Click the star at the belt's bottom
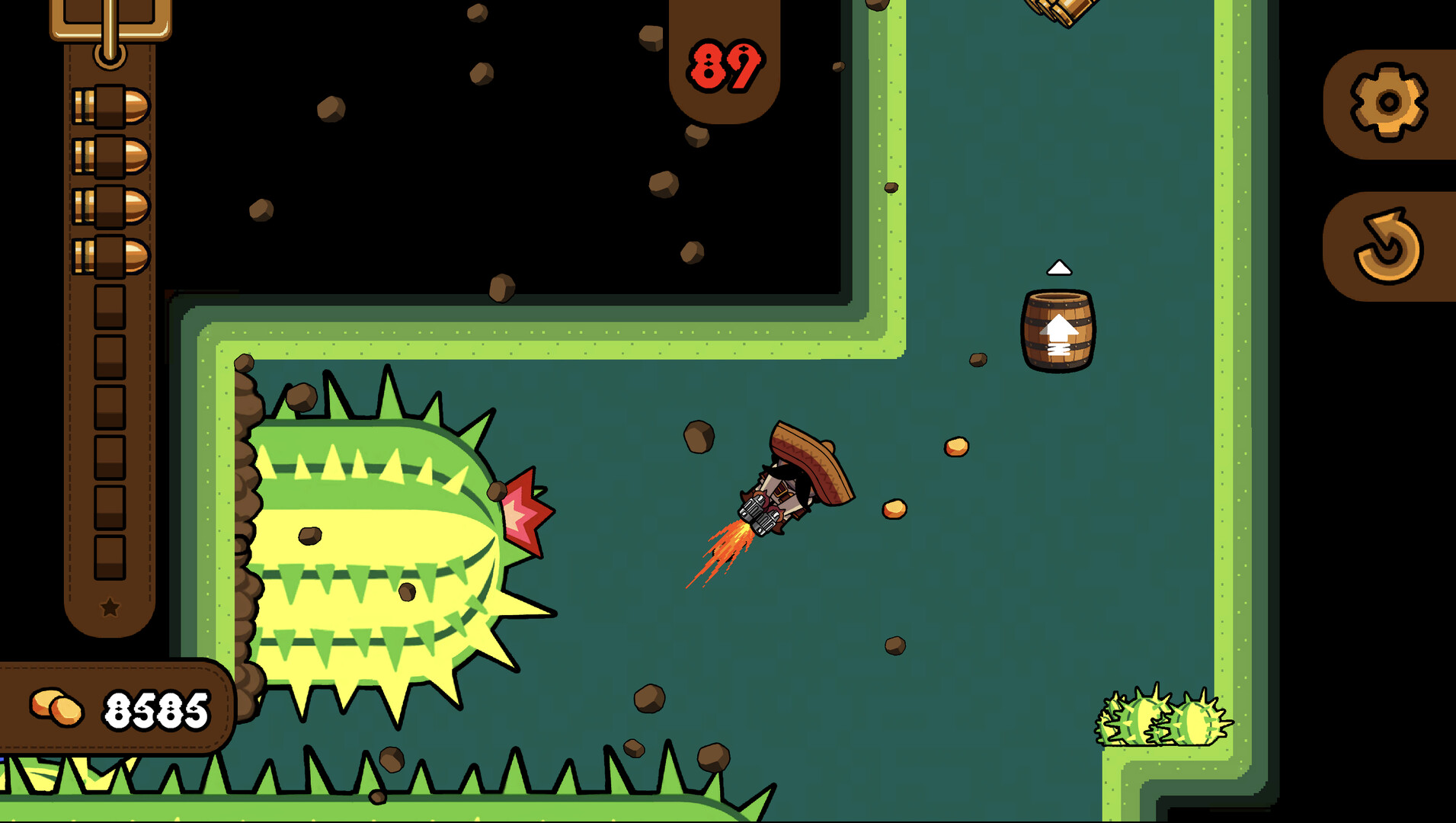The width and height of the screenshot is (1456, 823). (109, 607)
